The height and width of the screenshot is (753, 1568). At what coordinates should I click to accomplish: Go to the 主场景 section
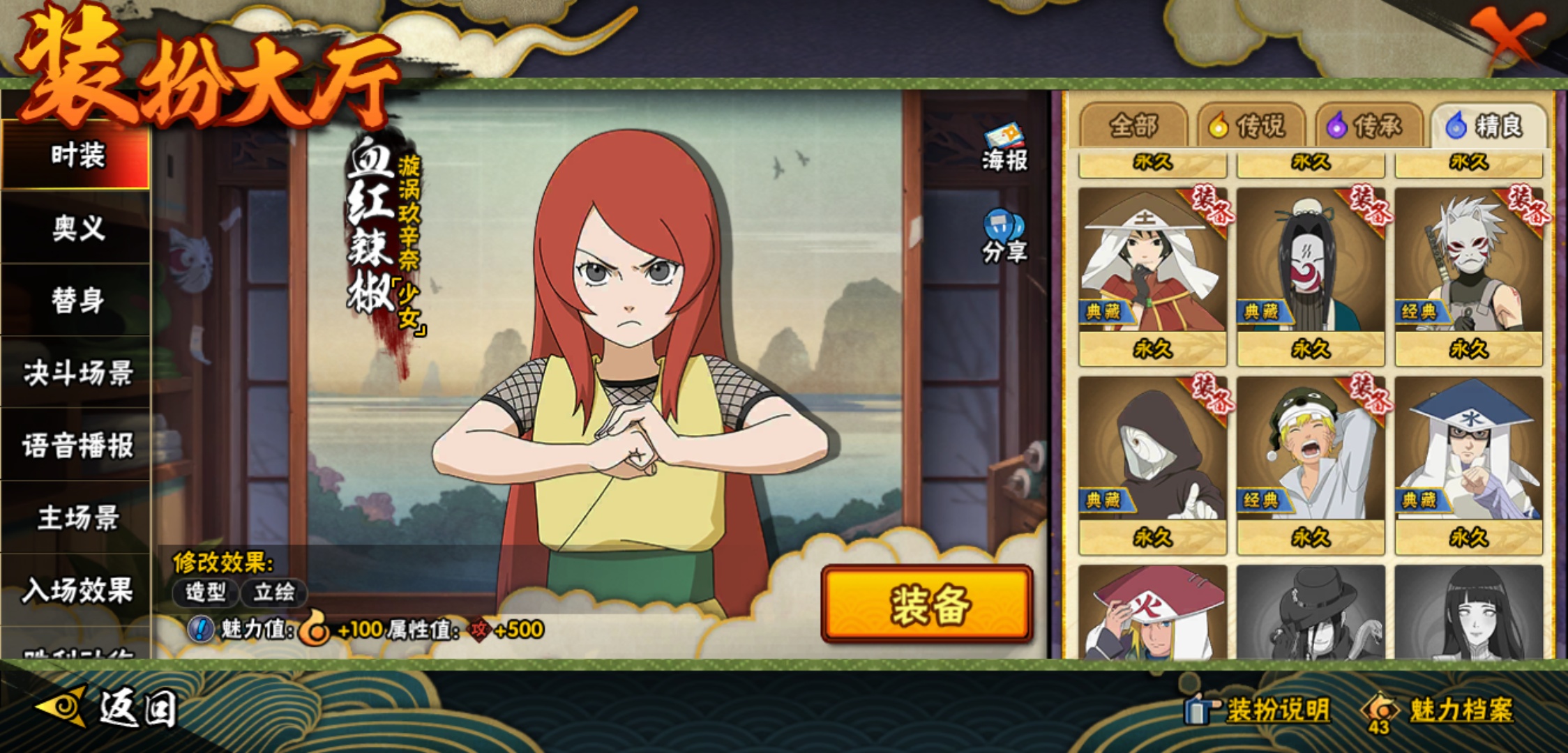point(77,518)
